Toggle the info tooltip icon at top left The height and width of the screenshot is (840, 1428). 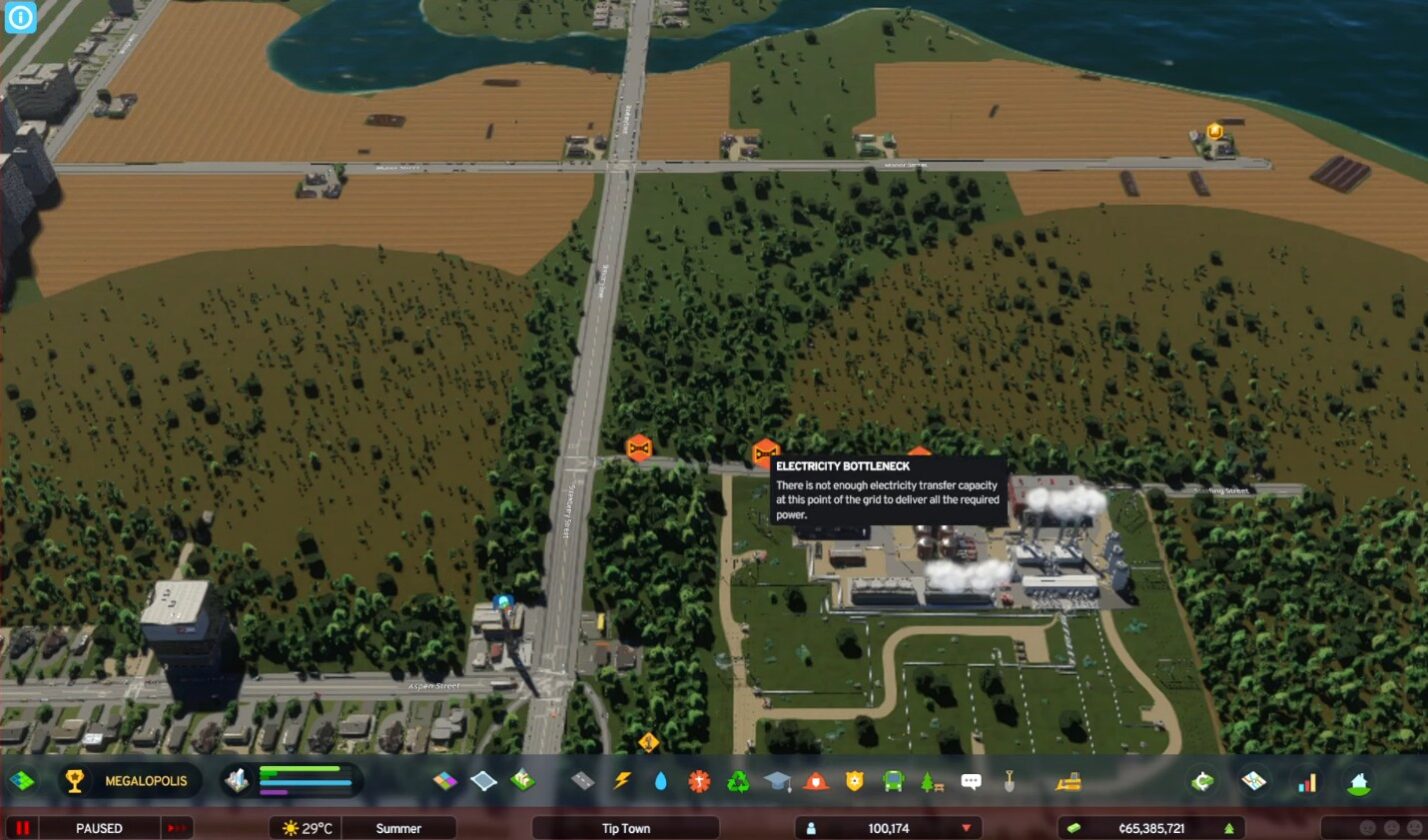[19, 18]
